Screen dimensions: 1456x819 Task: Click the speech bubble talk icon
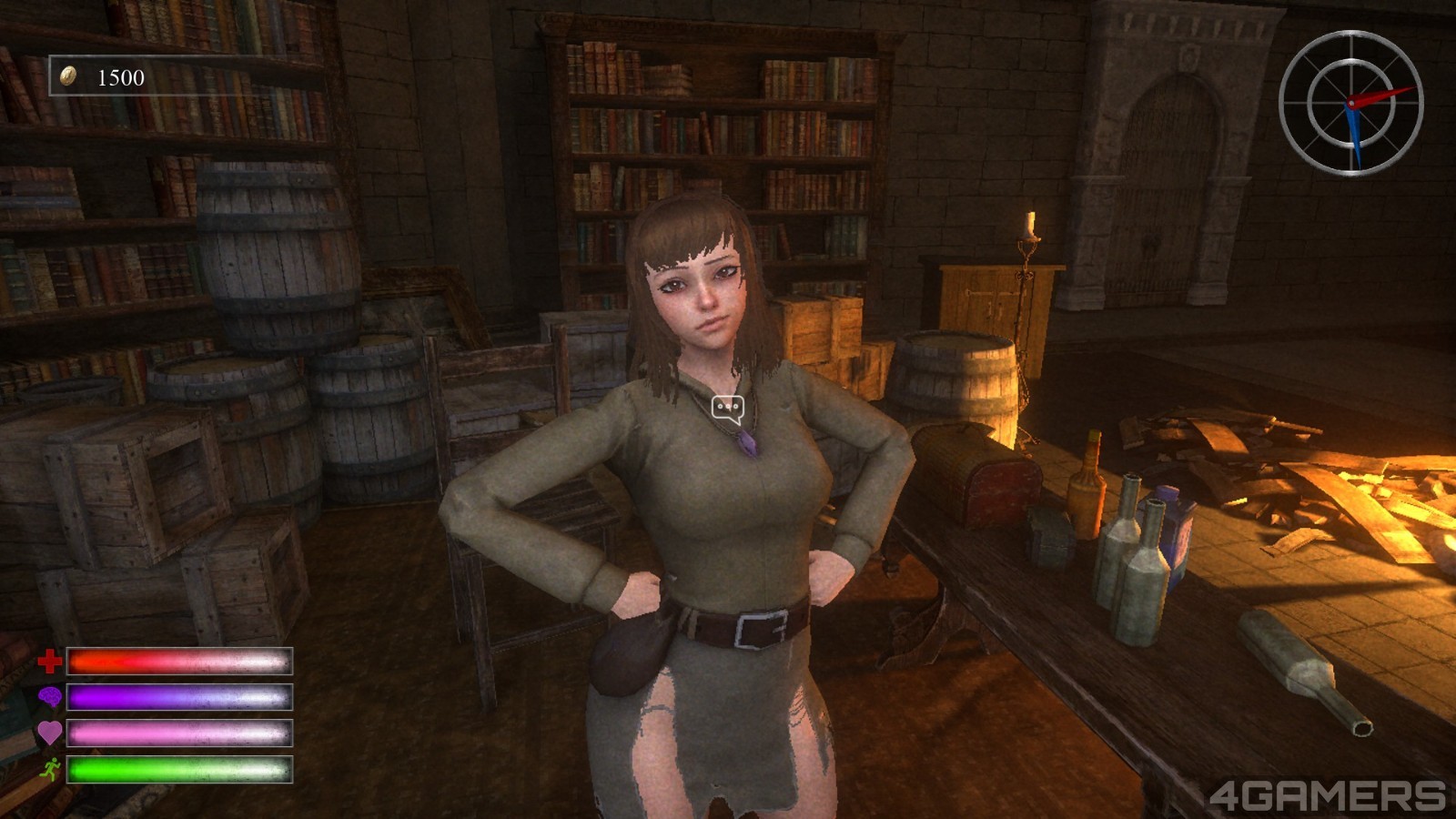click(728, 408)
